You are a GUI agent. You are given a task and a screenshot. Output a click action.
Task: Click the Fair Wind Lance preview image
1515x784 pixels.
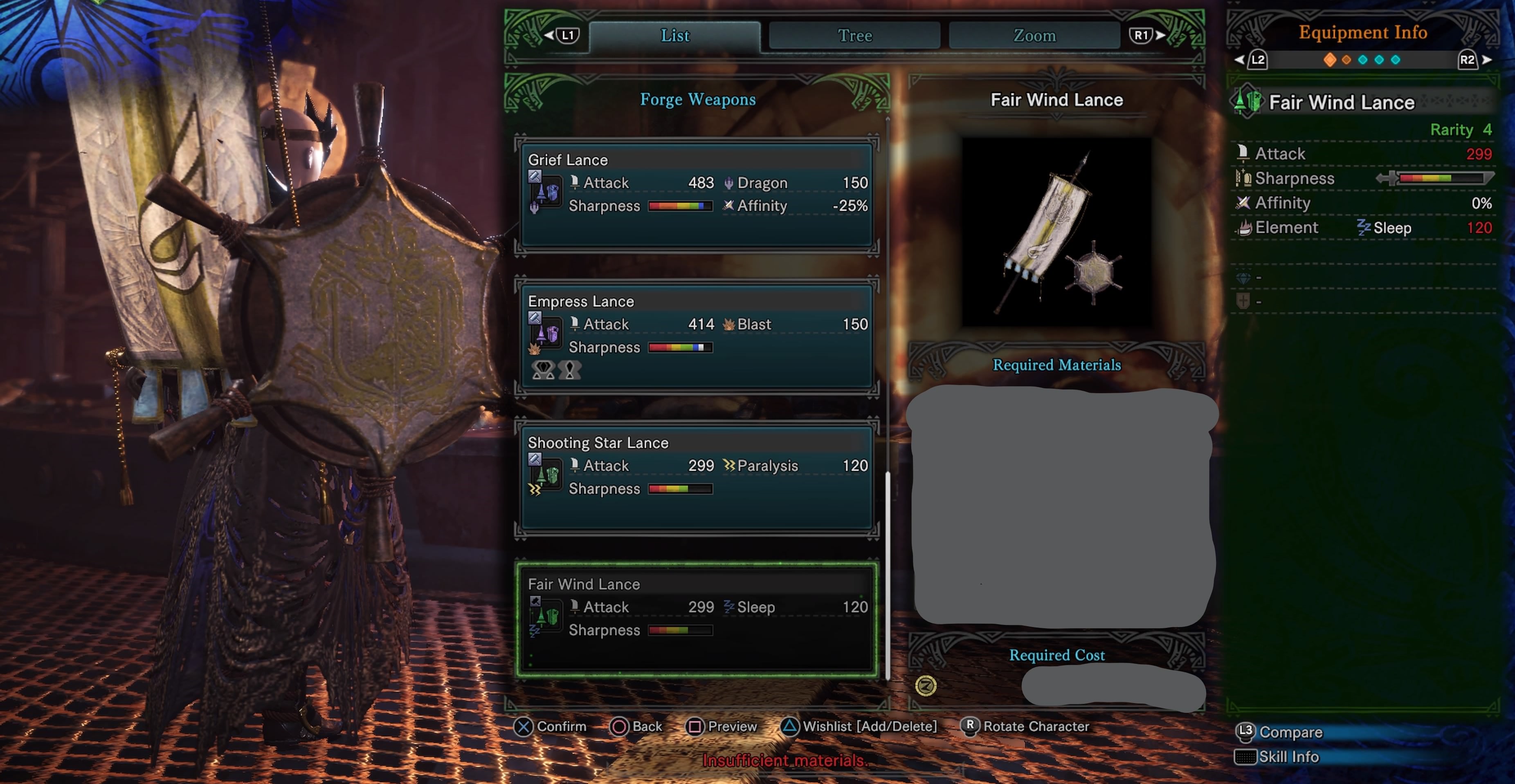(x=1056, y=232)
